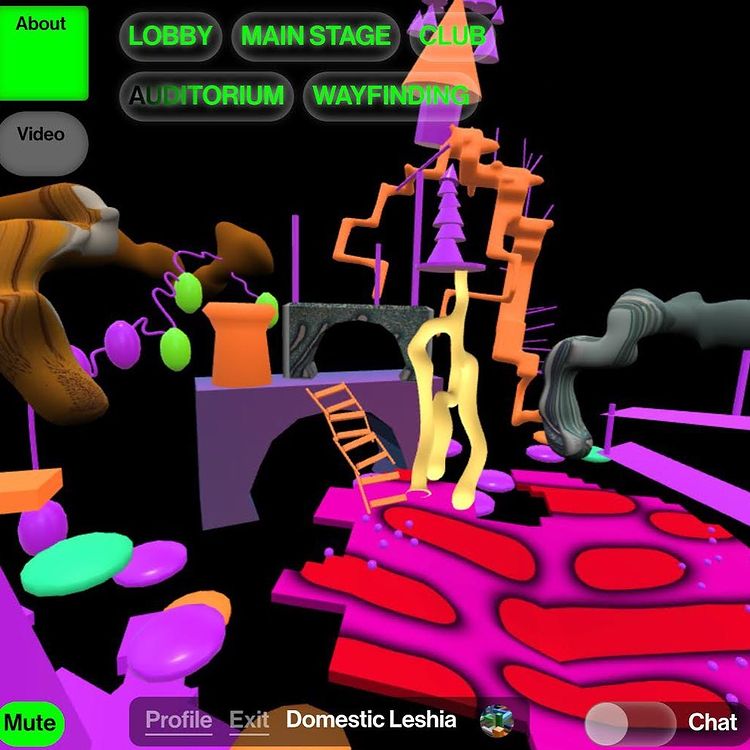
Task: Go to the Lobby room
Action: pyautogui.click(x=171, y=37)
